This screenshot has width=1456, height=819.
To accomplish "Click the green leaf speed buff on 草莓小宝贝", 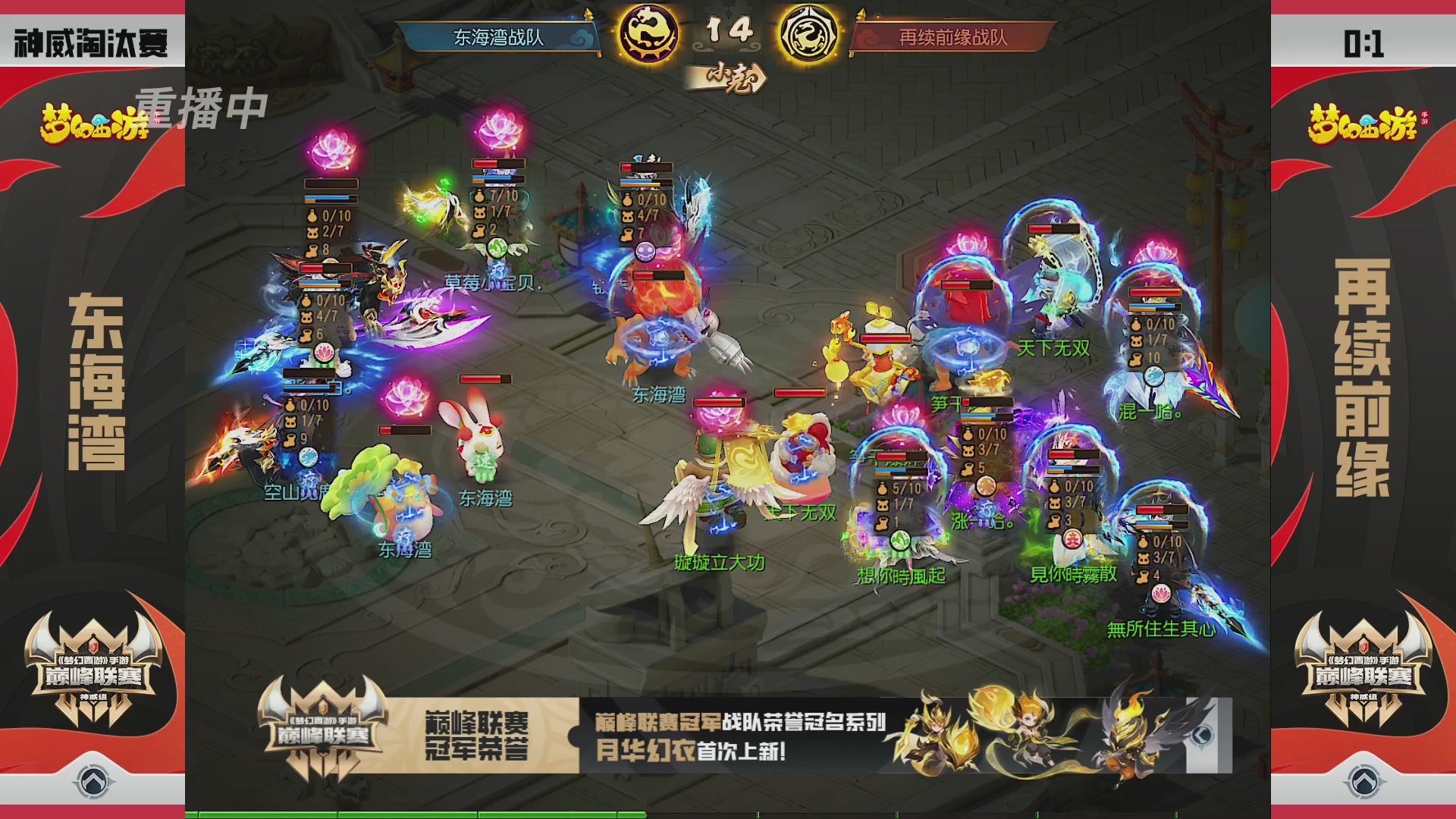I will (497, 249).
